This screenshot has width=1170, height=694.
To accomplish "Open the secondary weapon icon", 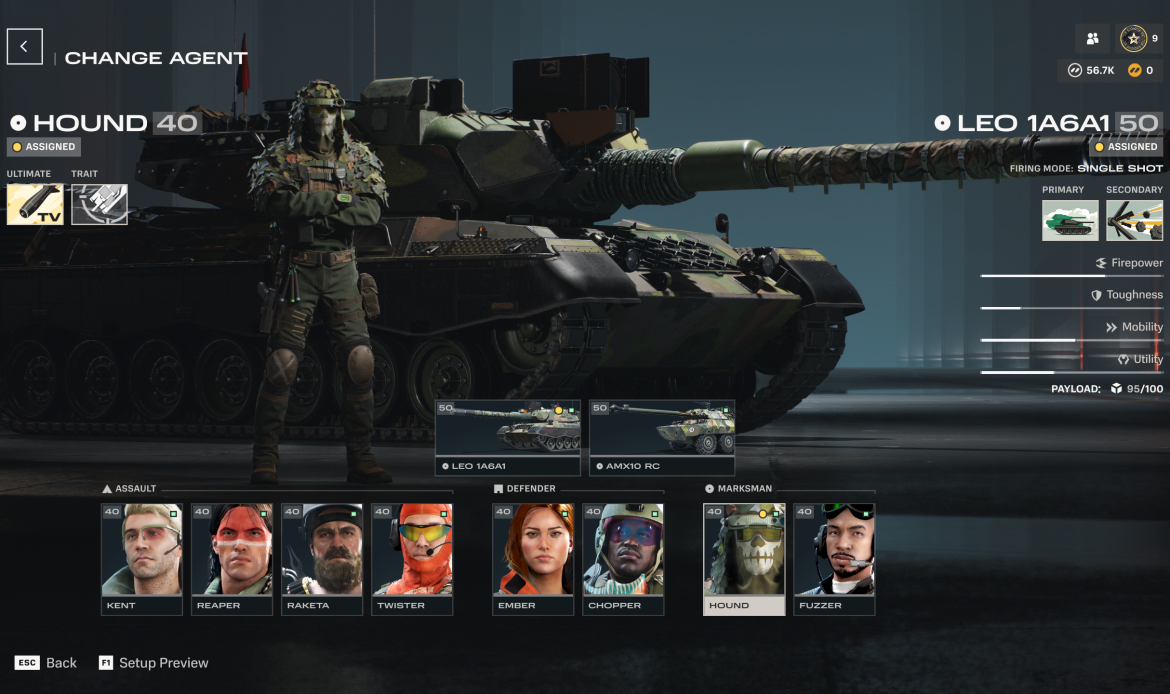I will 1134,220.
